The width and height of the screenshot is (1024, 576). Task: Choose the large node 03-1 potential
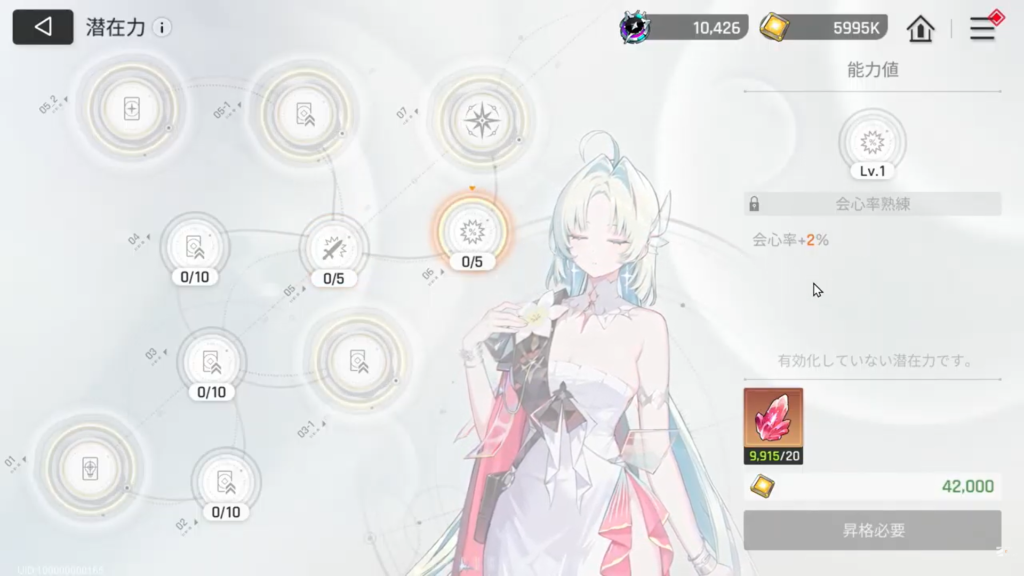pos(358,361)
